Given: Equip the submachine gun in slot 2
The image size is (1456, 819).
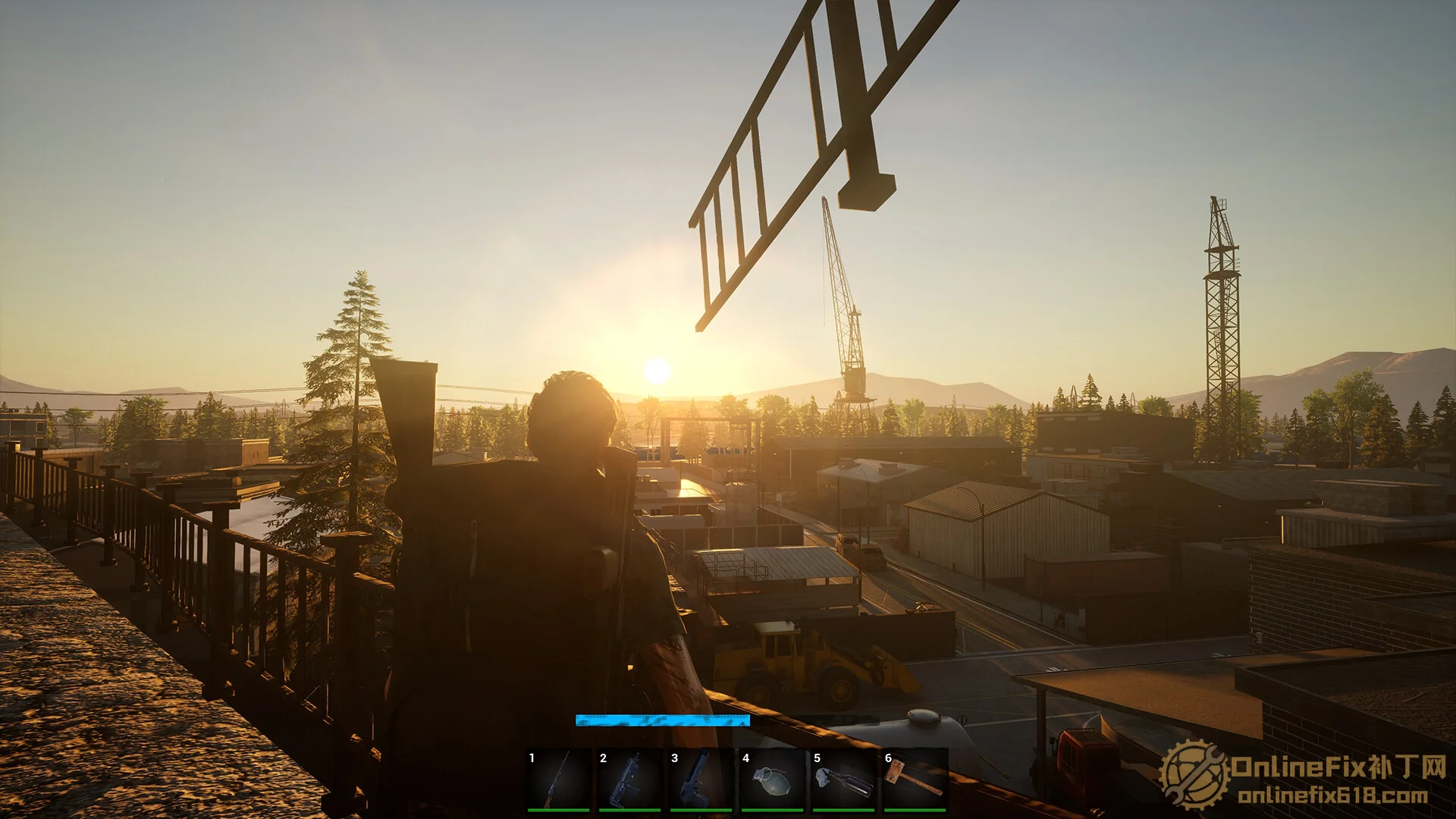Looking at the screenshot, I should click(630, 780).
